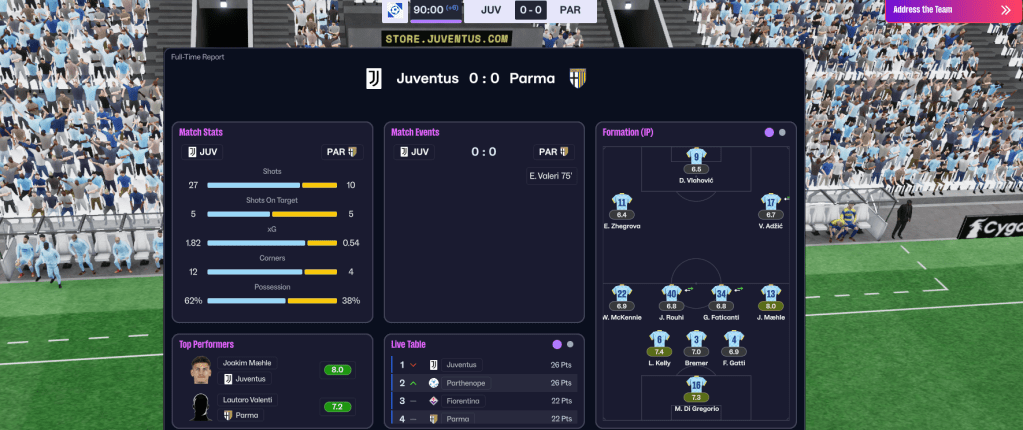Viewport: 1023px width, 430px height.
Task: Choose J. Mæhle on the formation
Action: tap(770, 295)
